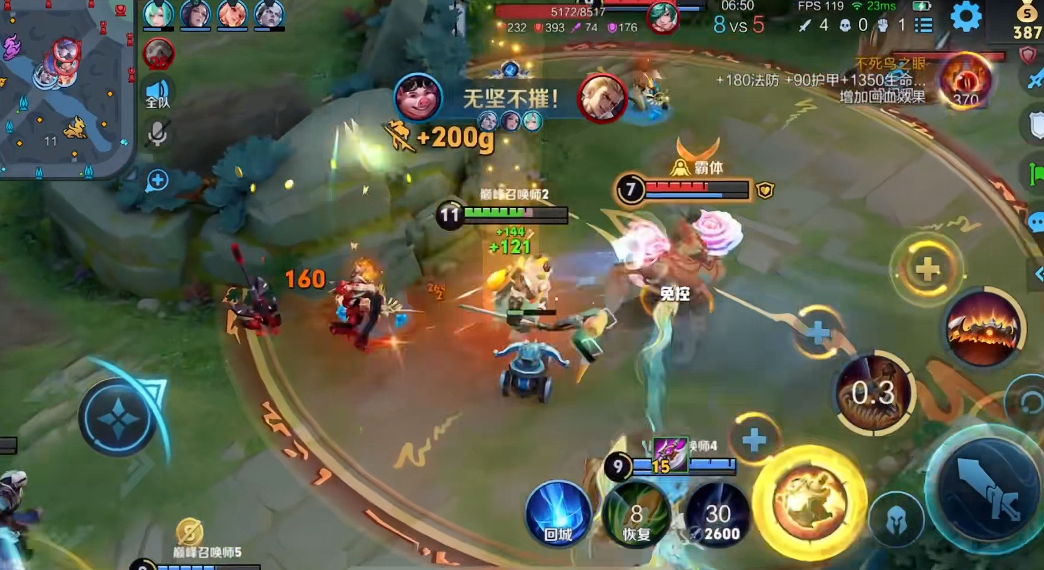Select the green-haired teammate portrait
The width and height of the screenshot is (1044, 570).
tap(159, 13)
